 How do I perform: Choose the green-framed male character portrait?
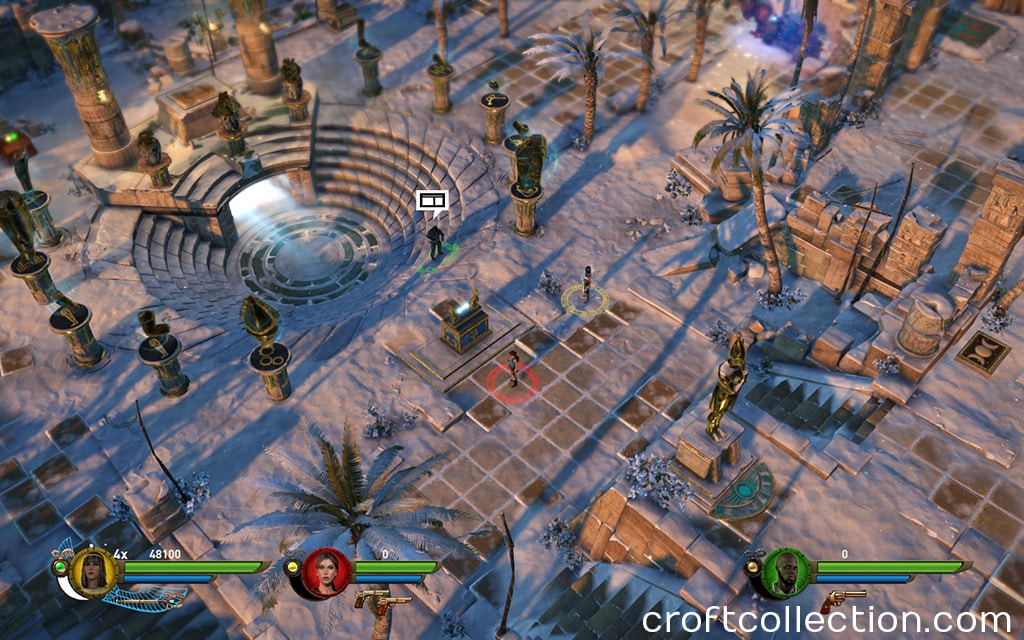coord(787,572)
